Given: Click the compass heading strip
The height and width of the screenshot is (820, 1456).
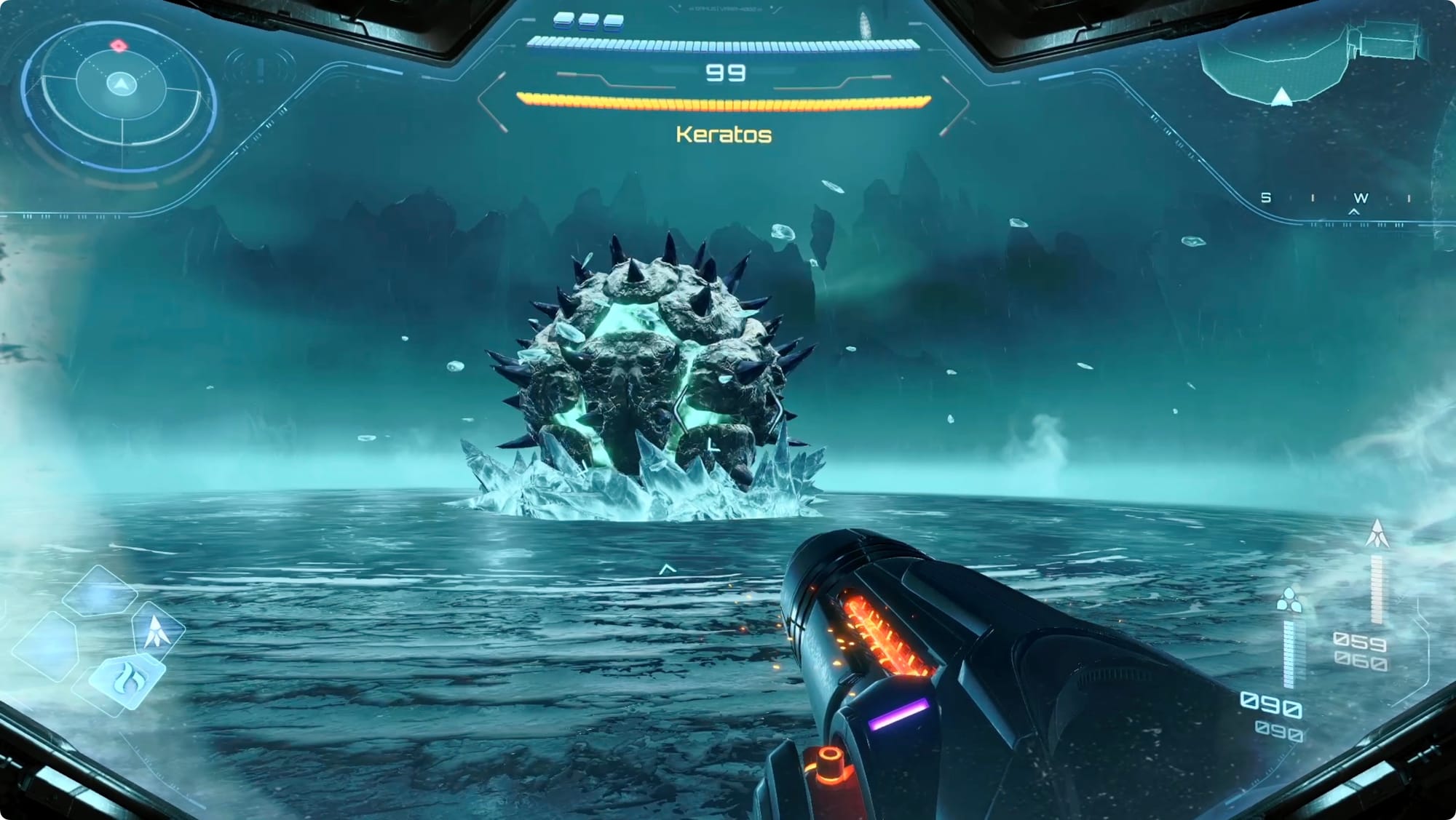Looking at the screenshot, I should [x=1338, y=199].
